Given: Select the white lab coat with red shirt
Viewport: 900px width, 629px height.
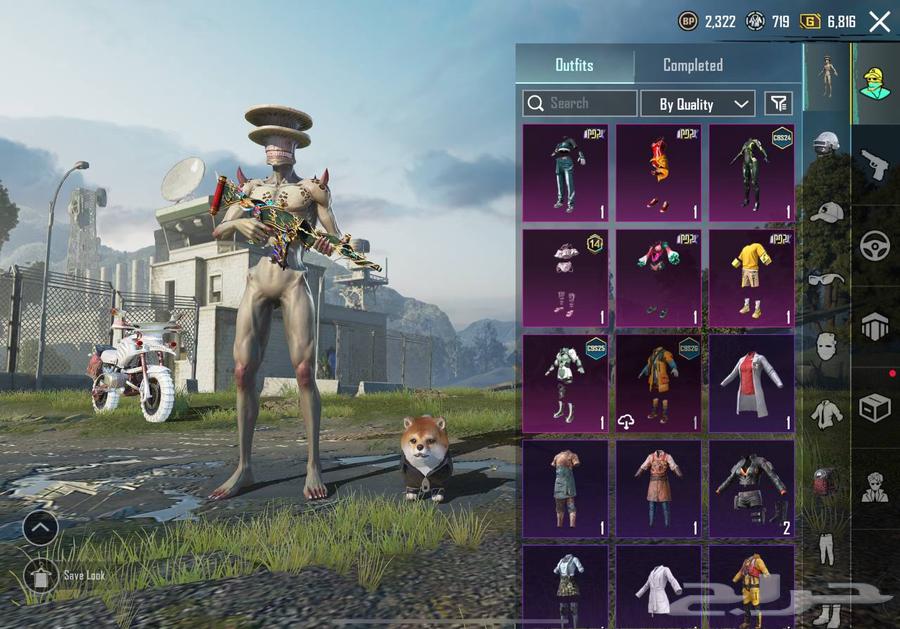Looking at the screenshot, I should point(752,383).
